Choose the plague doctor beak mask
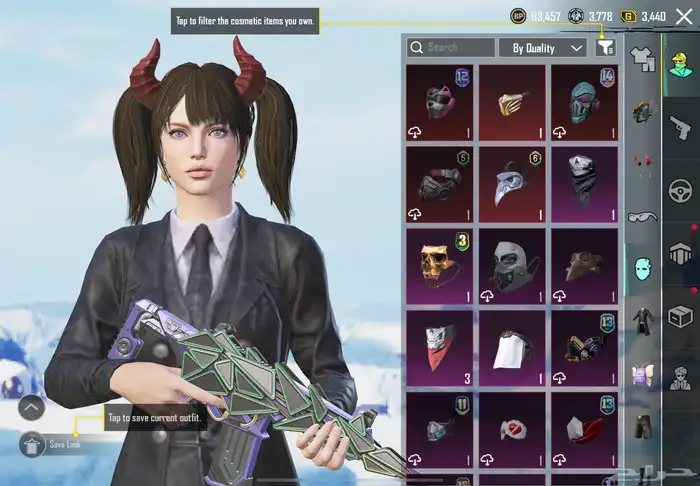The image size is (700, 486). (512, 183)
